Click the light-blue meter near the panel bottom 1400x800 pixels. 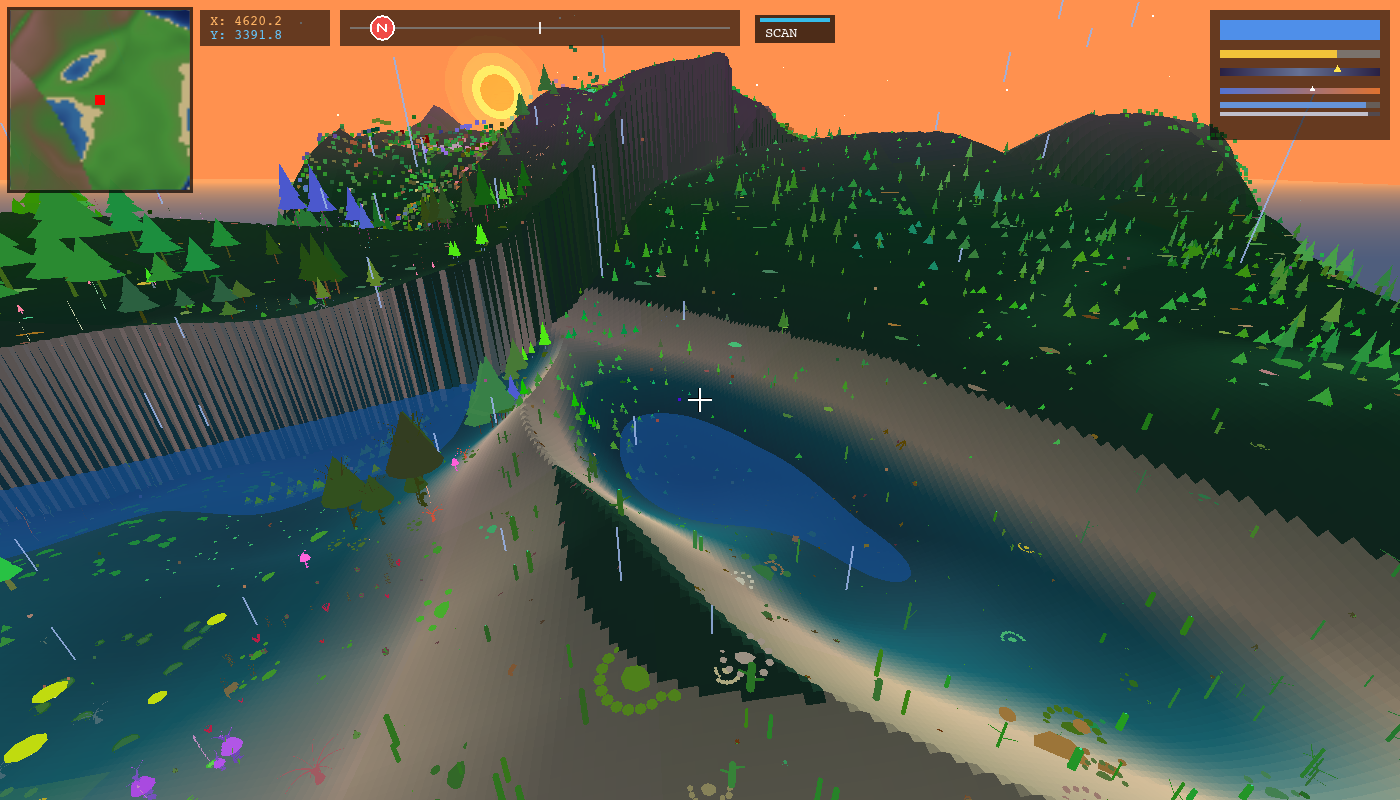[1293, 105]
